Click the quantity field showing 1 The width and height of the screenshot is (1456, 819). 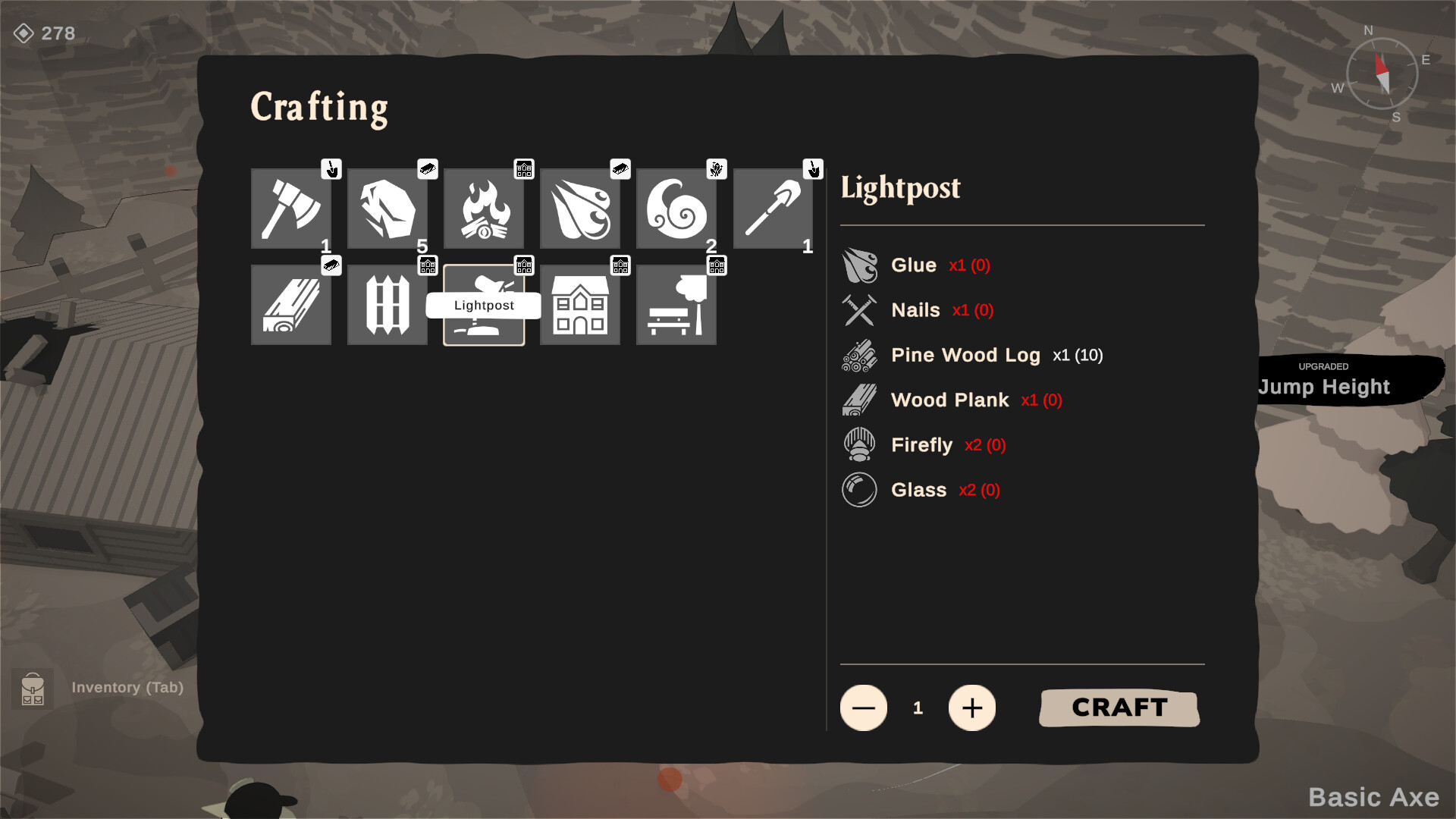[x=918, y=708]
